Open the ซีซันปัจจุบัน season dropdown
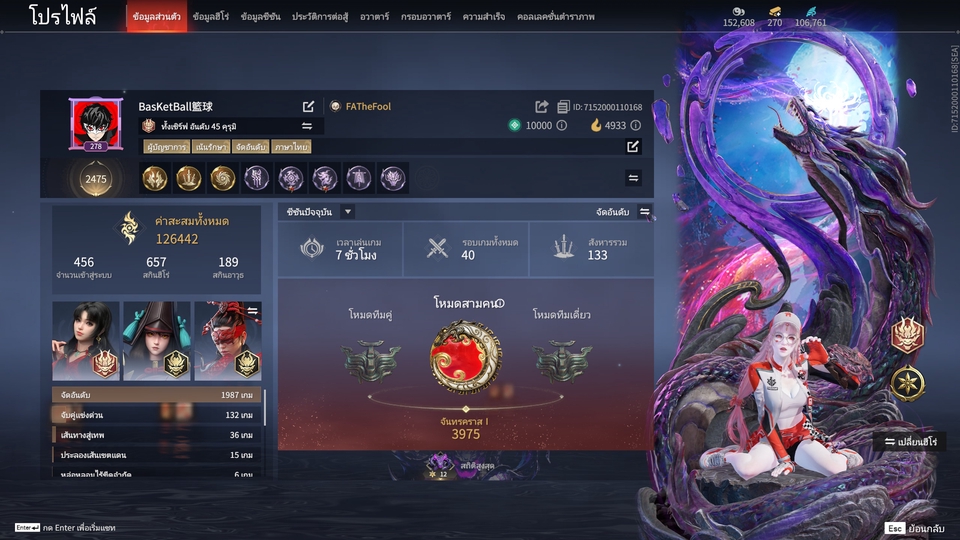 click(348, 212)
